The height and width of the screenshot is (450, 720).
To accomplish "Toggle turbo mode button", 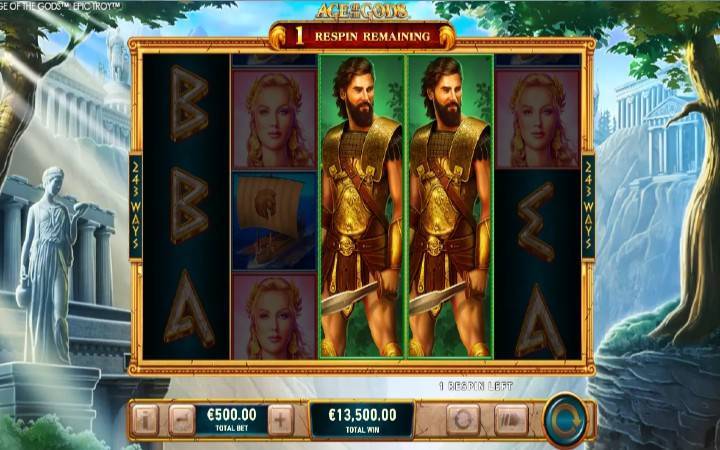I will (x=510, y=420).
